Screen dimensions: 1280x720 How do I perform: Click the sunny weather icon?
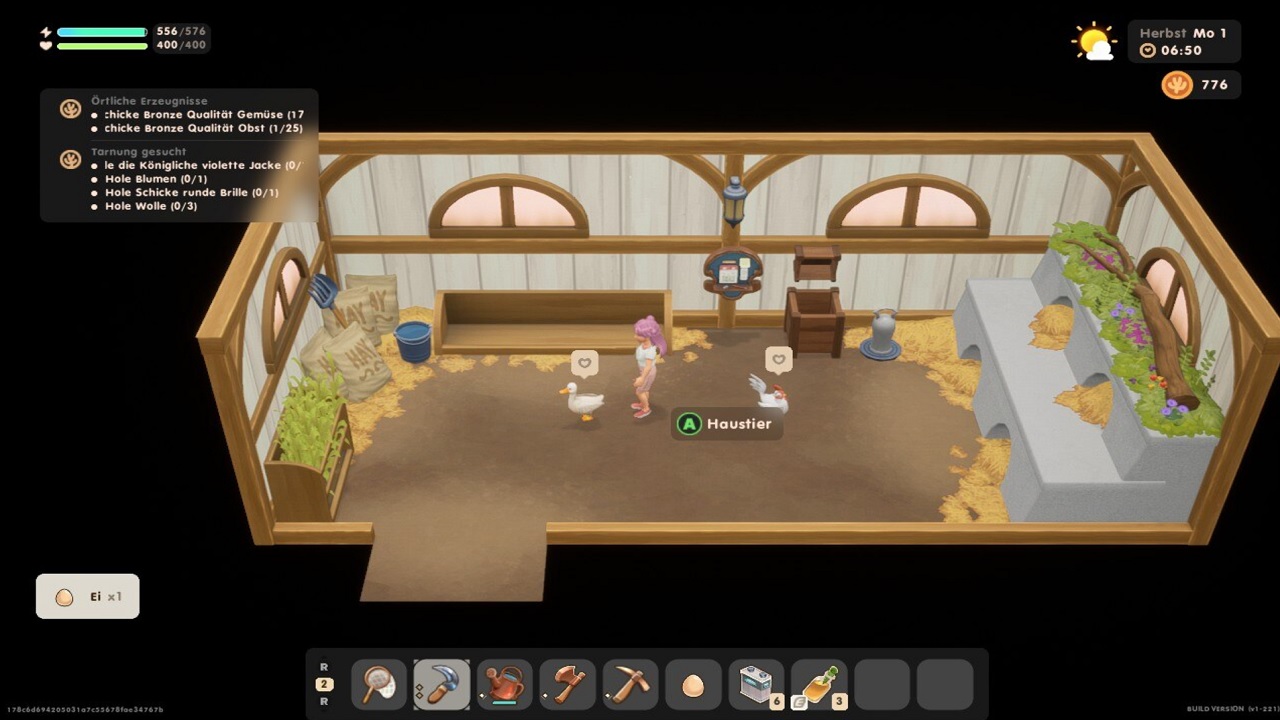[1093, 43]
